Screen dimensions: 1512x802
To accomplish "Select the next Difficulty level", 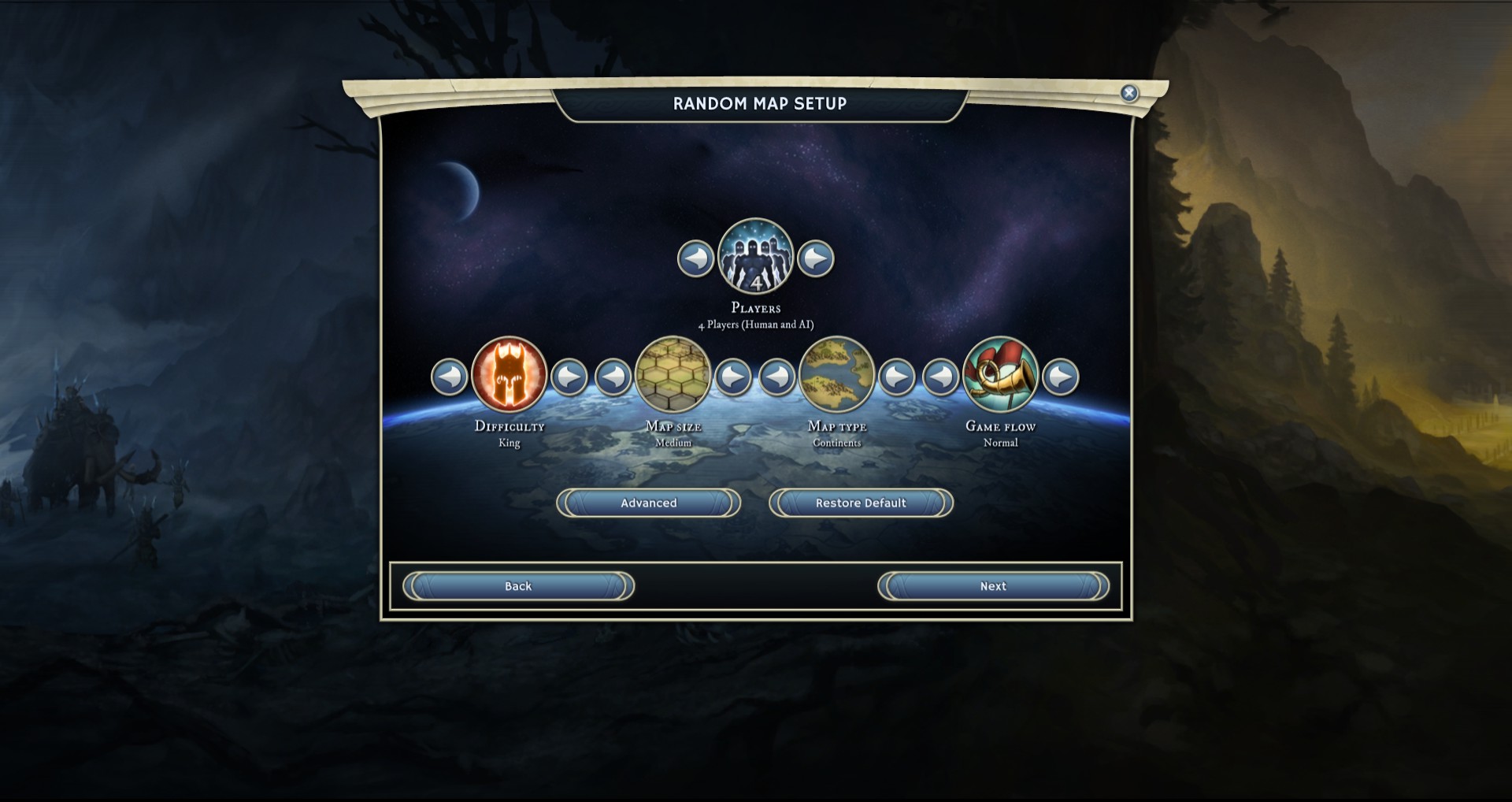I will click(569, 377).
